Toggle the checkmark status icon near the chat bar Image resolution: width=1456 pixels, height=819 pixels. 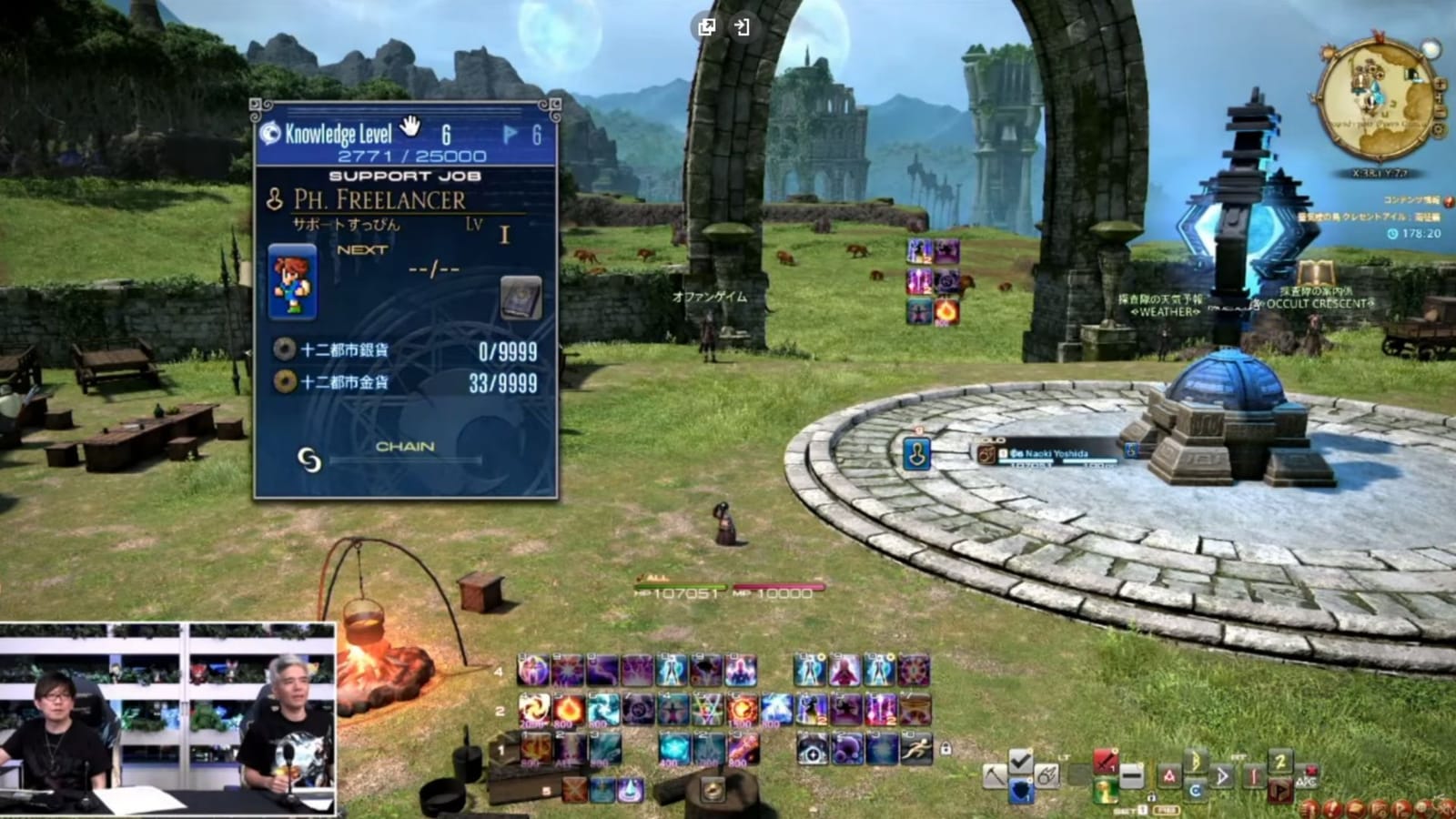click(1021, 761)
